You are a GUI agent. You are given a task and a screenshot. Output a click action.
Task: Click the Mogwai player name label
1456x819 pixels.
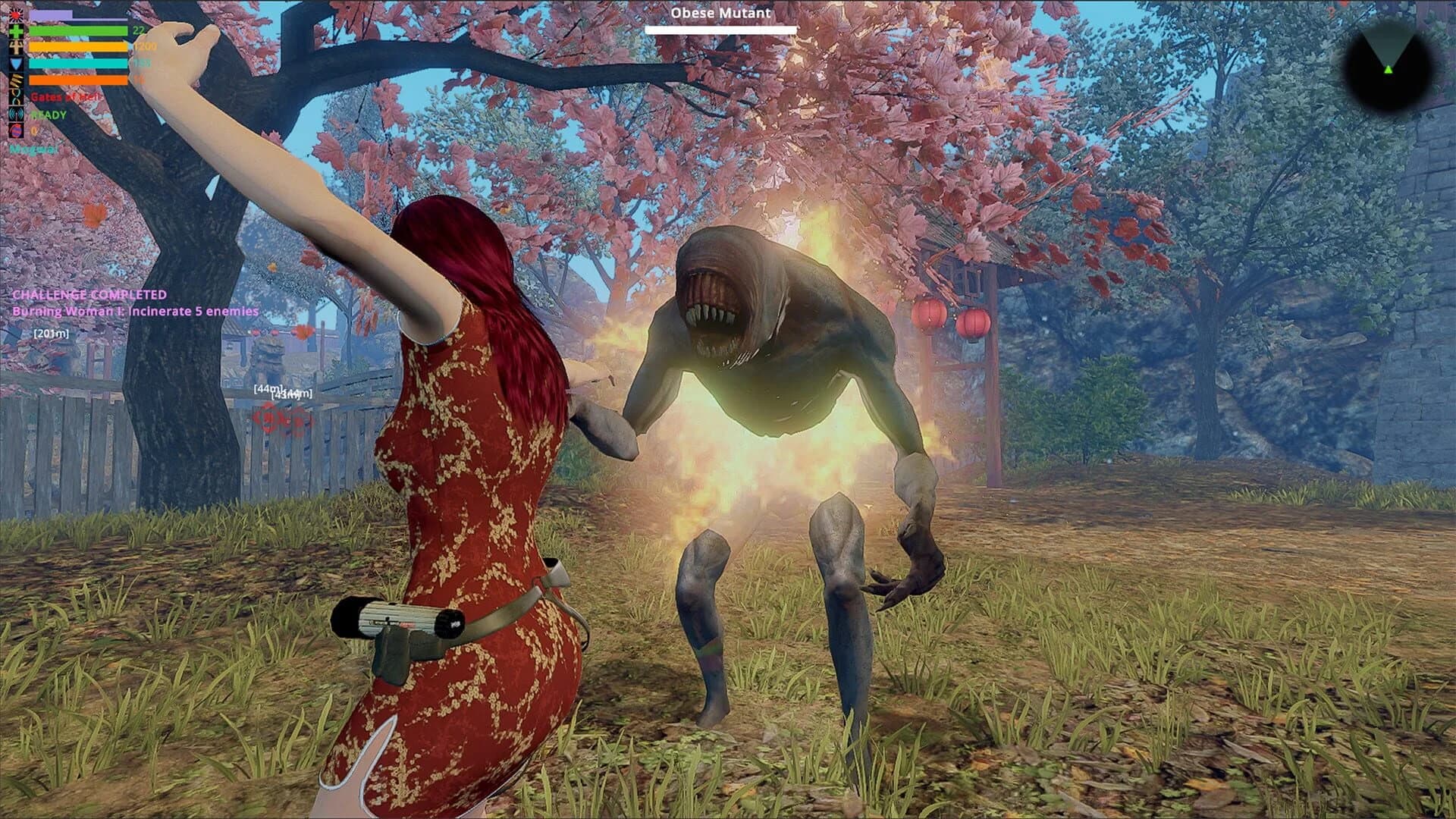(32, 149)
